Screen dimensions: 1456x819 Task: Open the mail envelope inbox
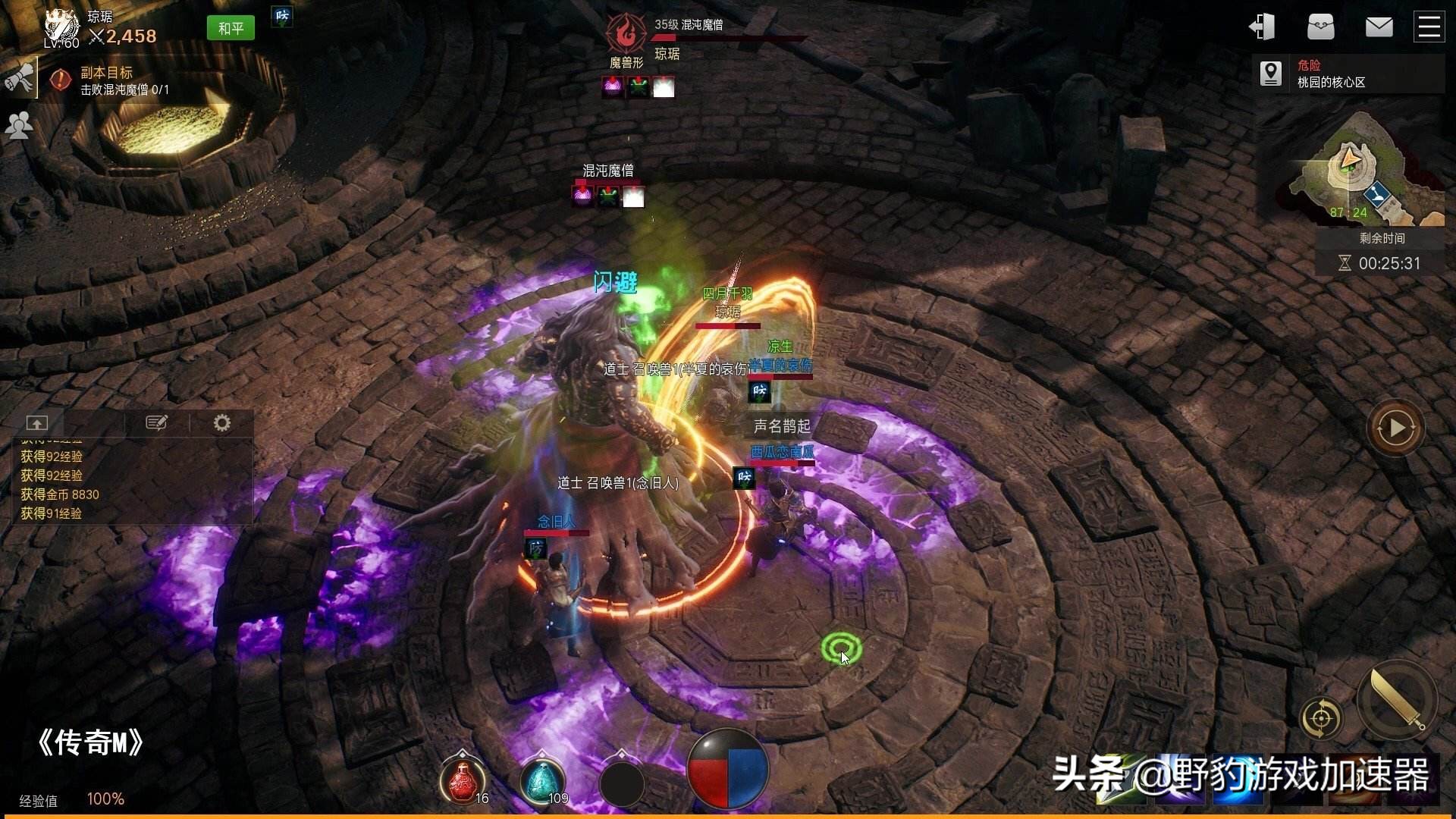click(1379, 27)
